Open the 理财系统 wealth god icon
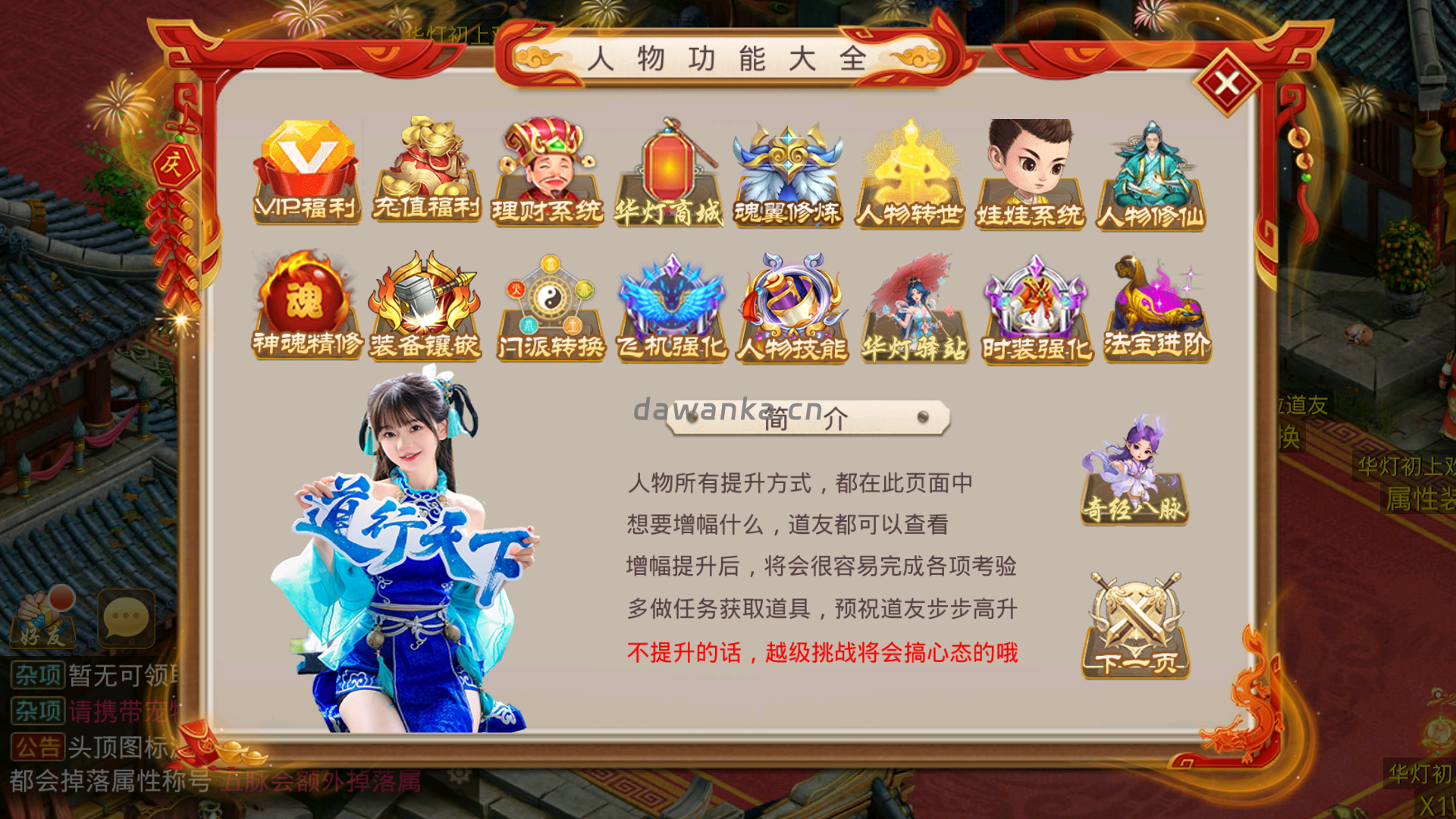1456x819 pixels. click(x=548, y=171)
